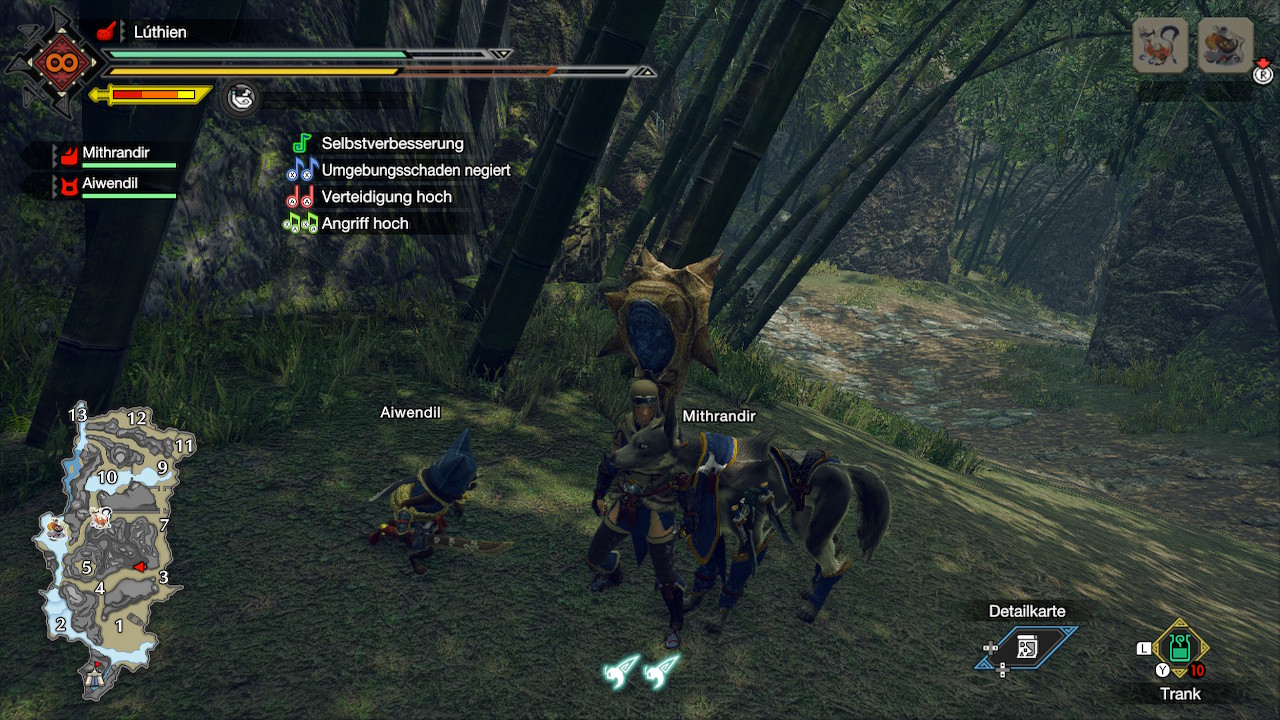Click the Palamute status icon below the stamina bar
The height and width of the screenshot is (720, 1280).
point(240,98)
